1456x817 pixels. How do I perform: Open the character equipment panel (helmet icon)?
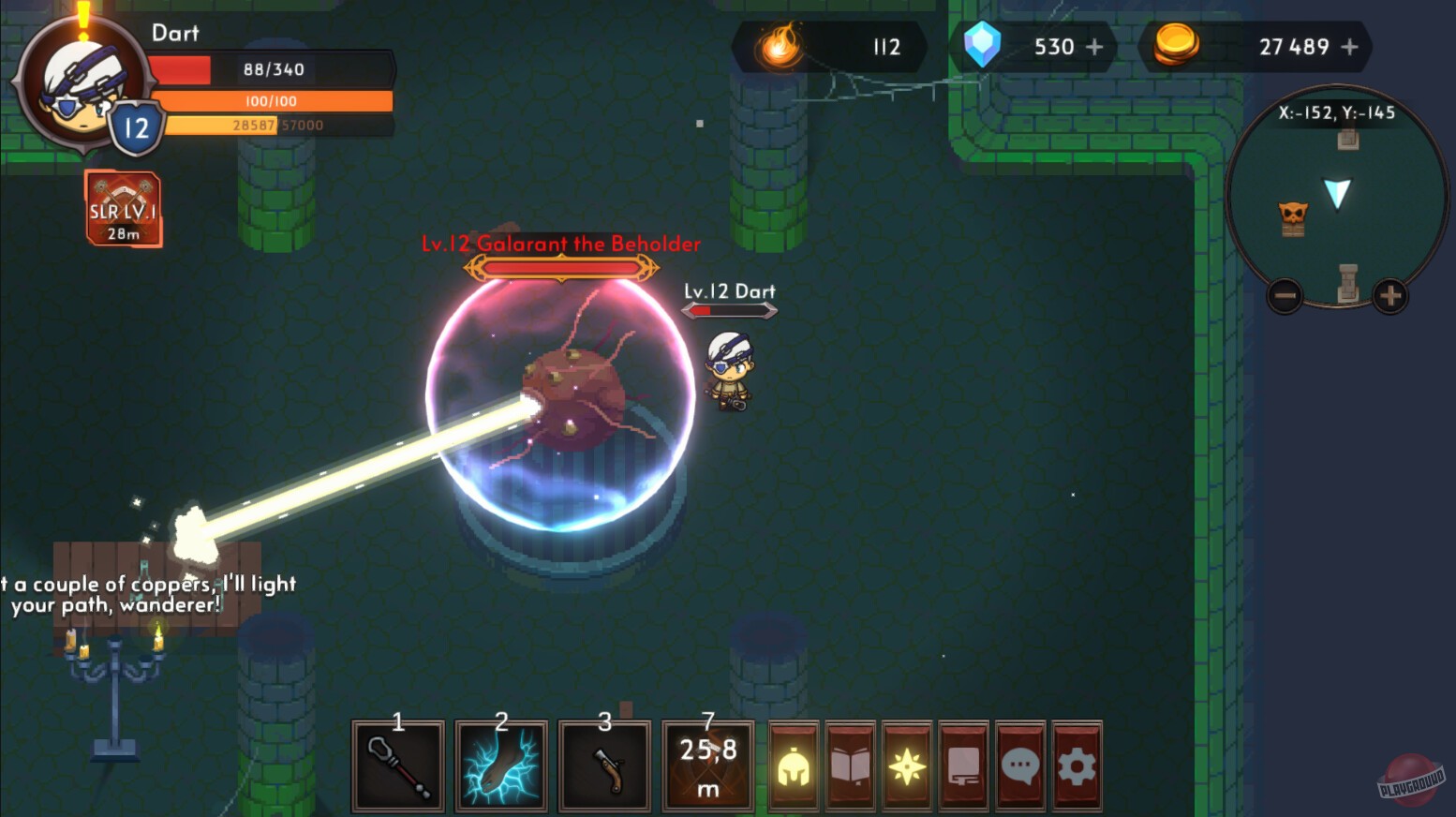point(793,765)
